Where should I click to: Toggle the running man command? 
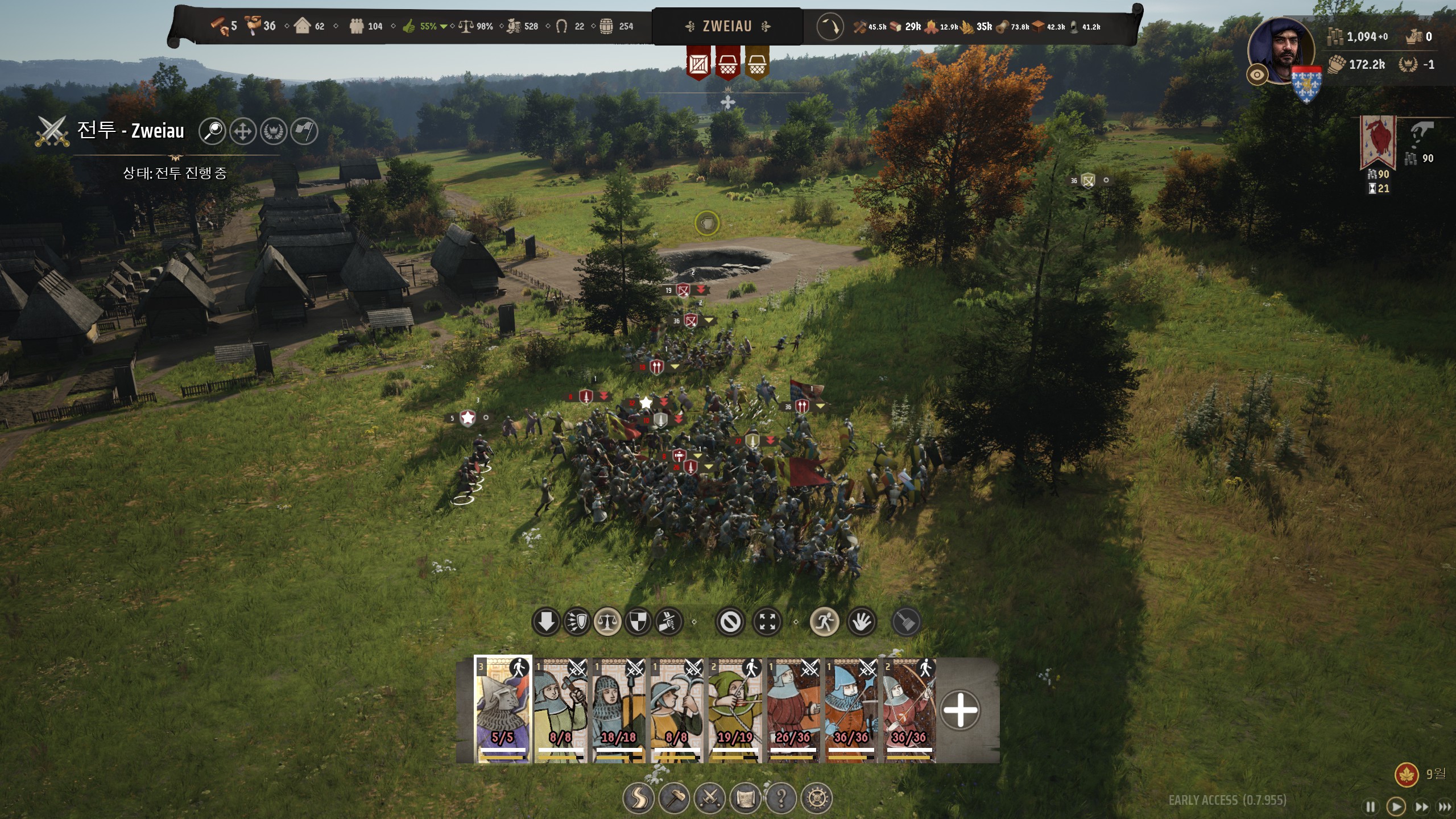click(x=824, y=622)
